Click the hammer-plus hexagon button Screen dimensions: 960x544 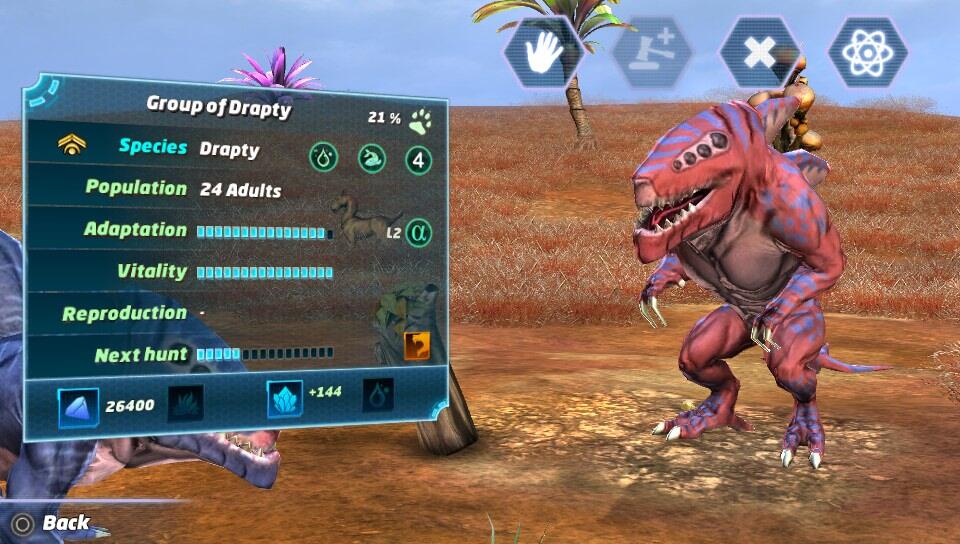pyautogui.click(x=651, y=51)
